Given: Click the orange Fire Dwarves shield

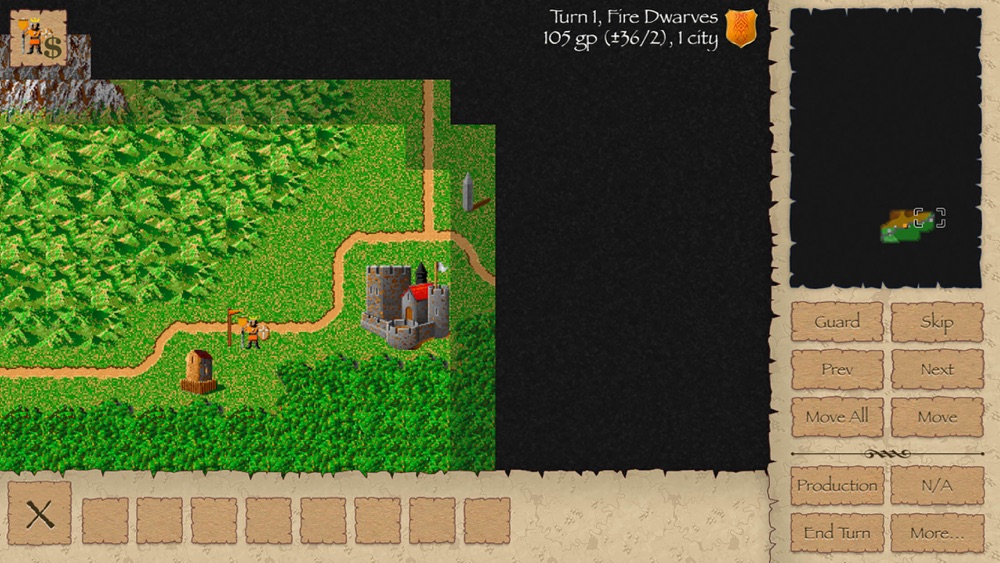Looking at the screenshot, I should point(741,28).
